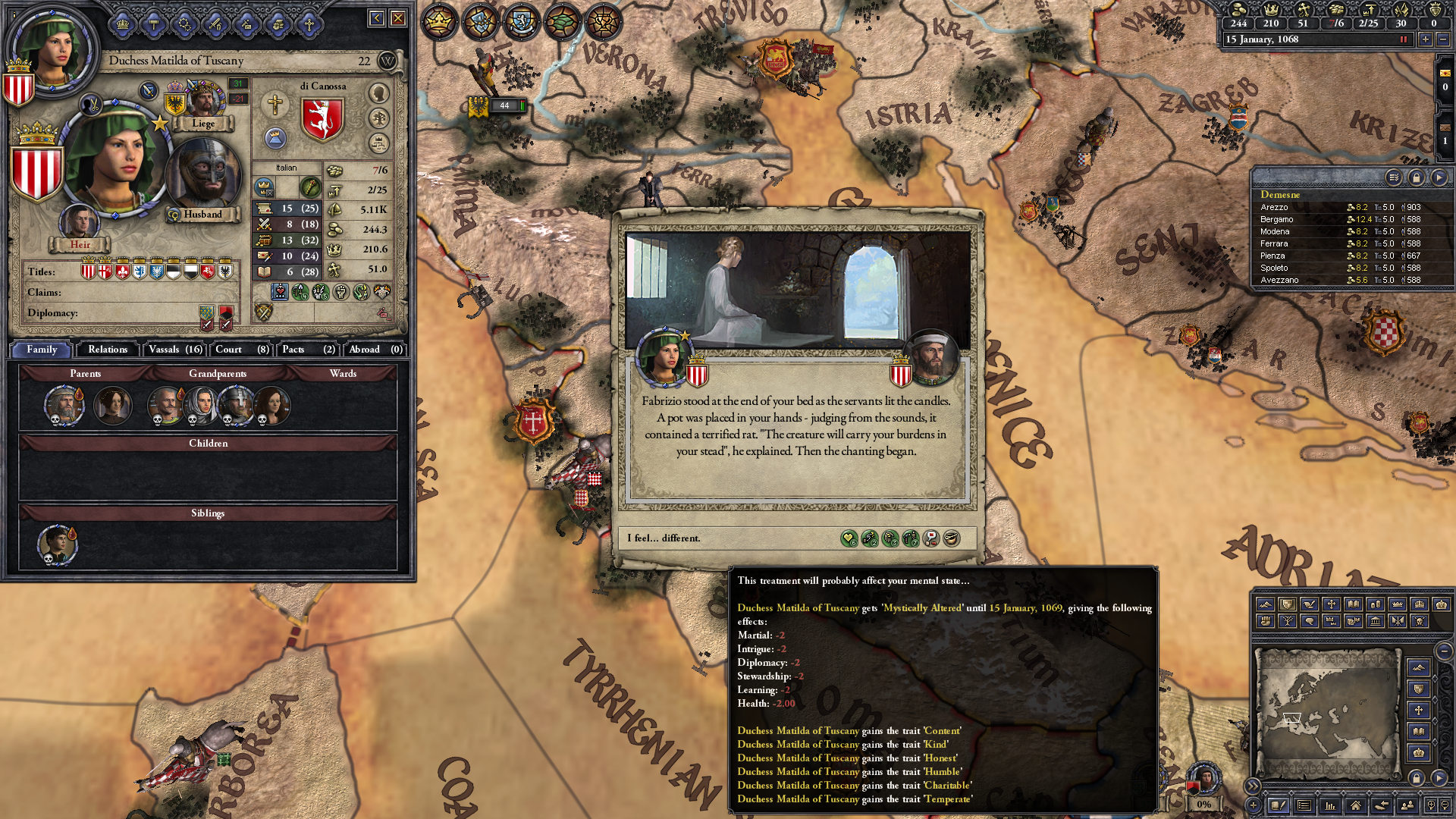This screenshot has width=1456, height=819.
Task: Pause the game with the pause button beside the date
Action: pos(1402,39)
